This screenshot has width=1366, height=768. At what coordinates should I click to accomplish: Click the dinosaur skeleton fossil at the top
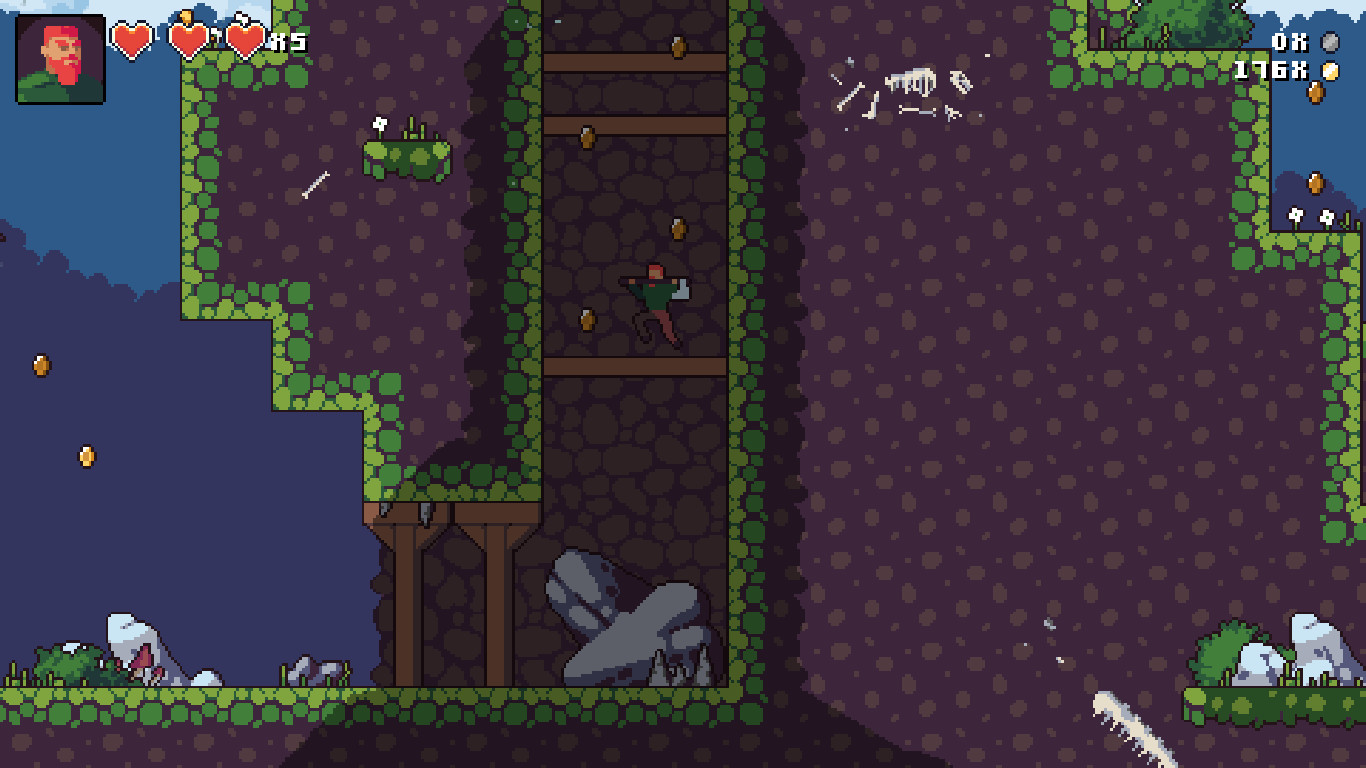(x=912, y=79)
